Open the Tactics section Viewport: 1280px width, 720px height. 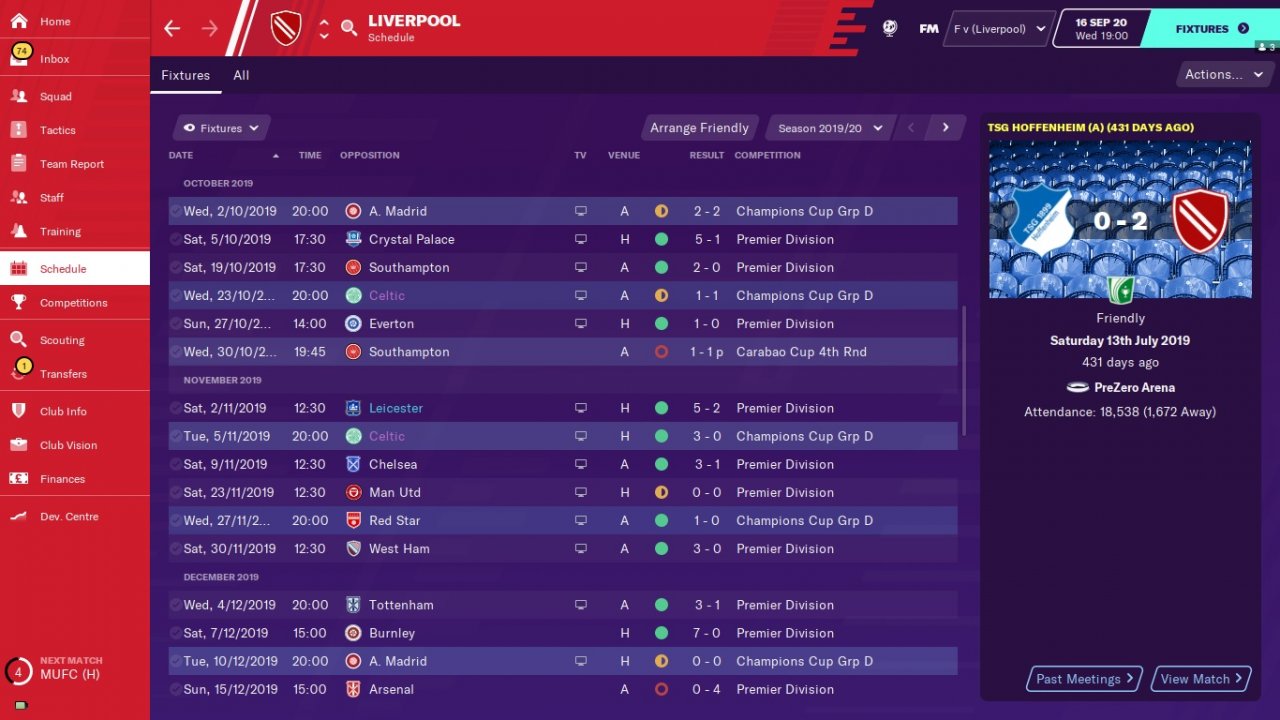(57, 130)
